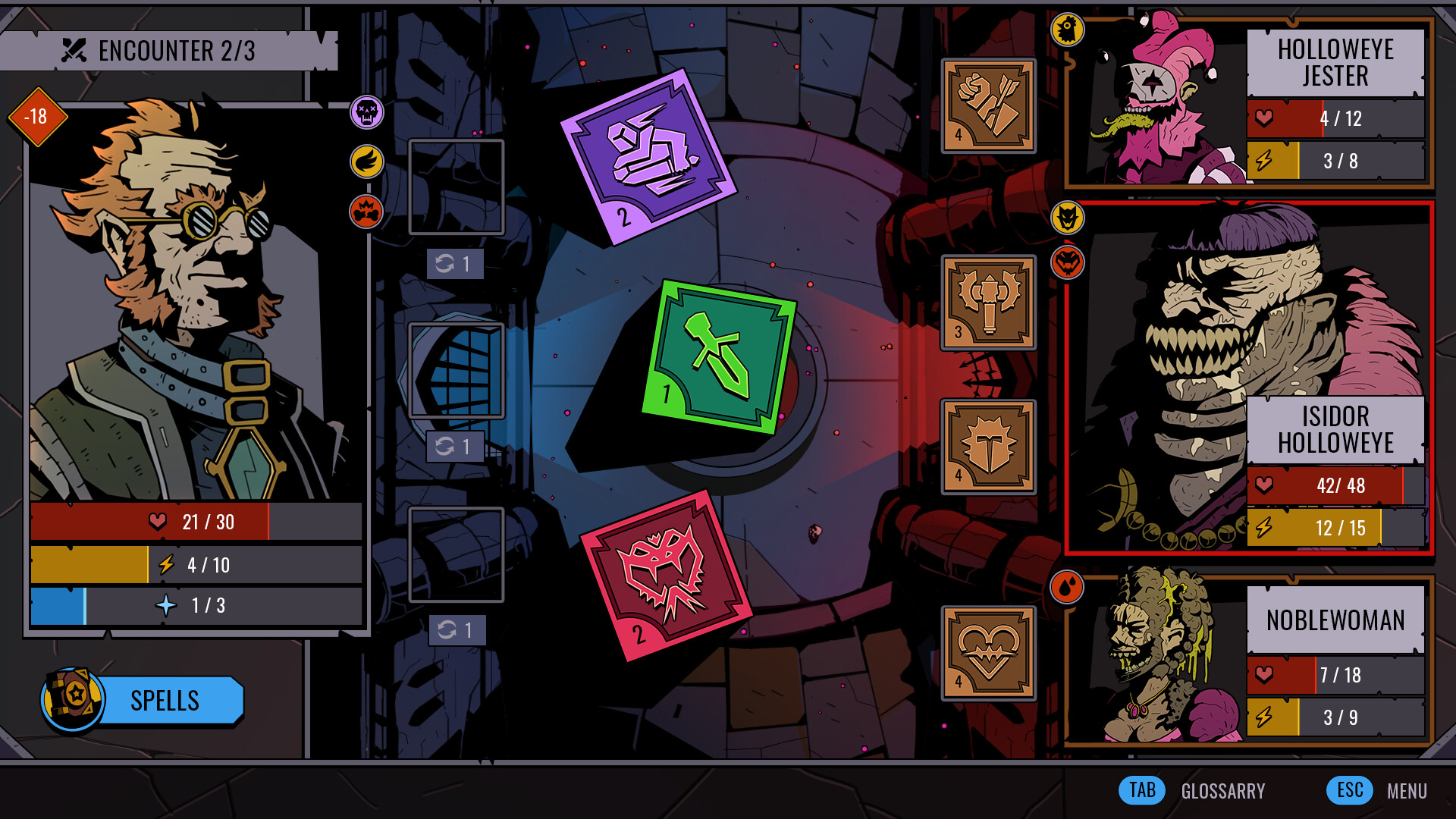This screenshot has height=819, width=1456.
Task: Use the middle slot's reroll control
Action: pos(455,447)
